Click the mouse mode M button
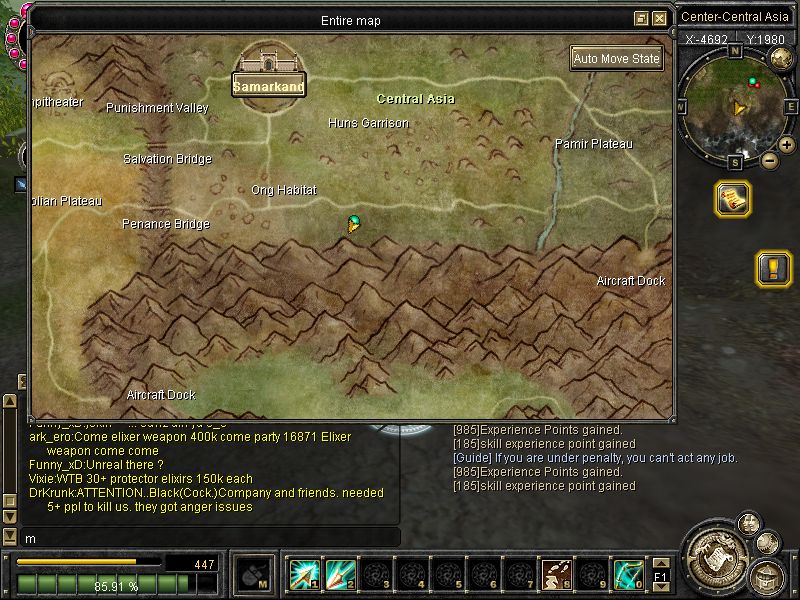This screenshot has height=600, width=800. point(251,574)
